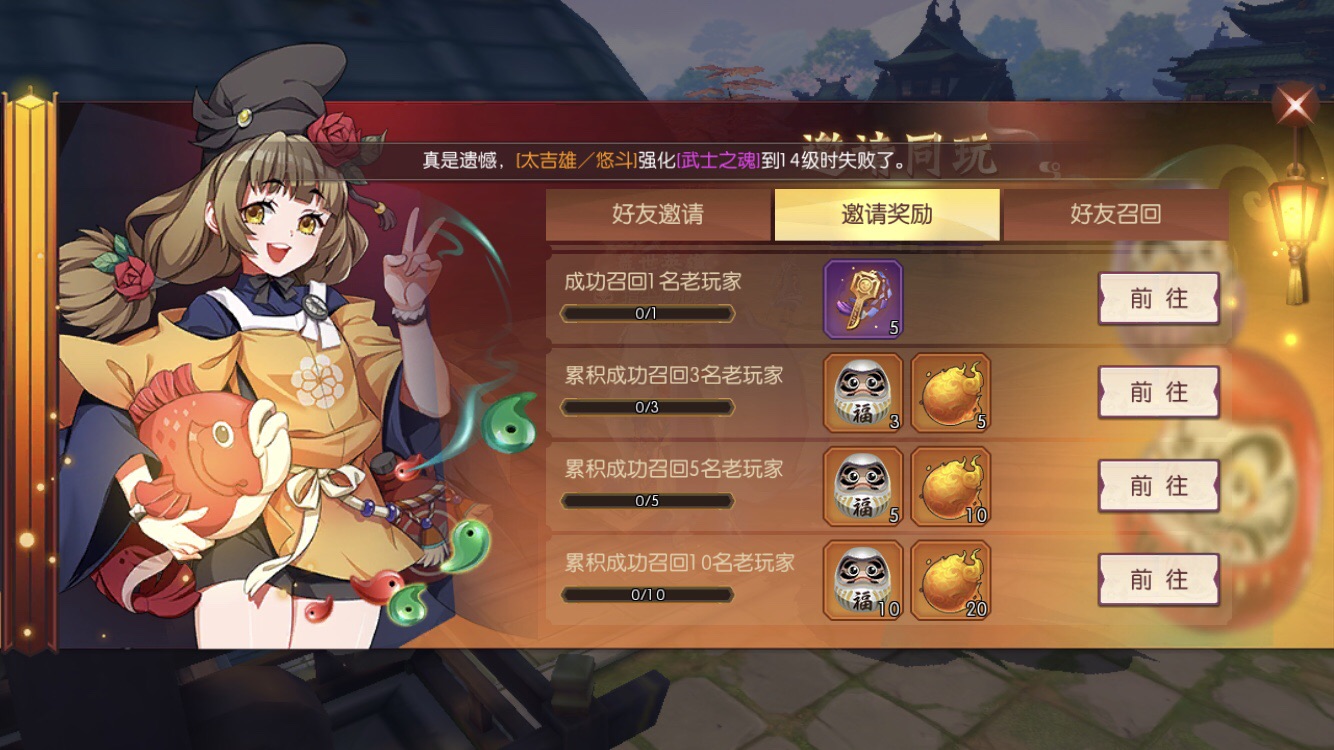The width and height of the screenshot is (1334, 750).
Task: Click the 0/10 recall progress bar
Action: 648,596
